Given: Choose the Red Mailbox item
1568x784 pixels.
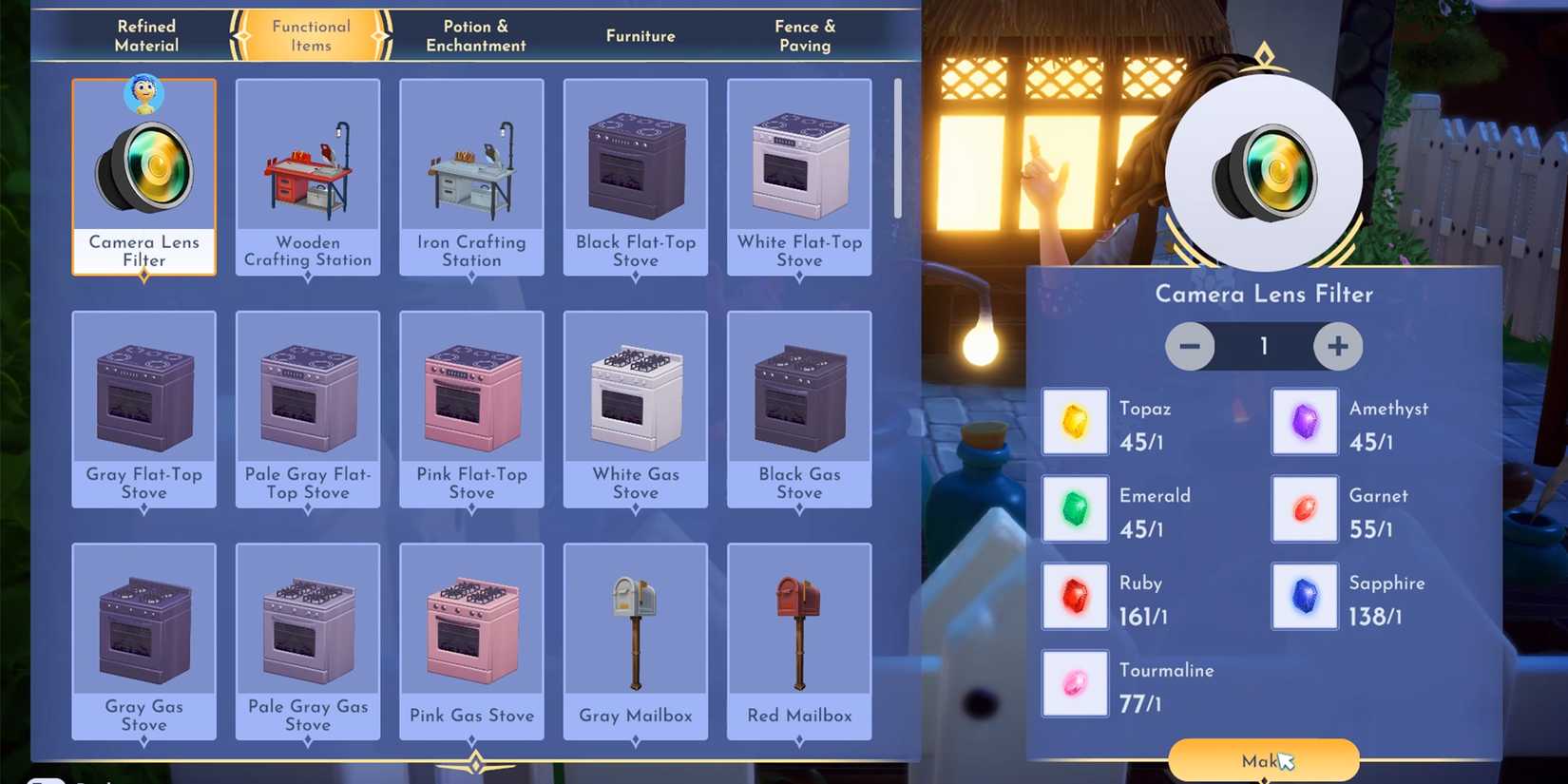Looking at the screenshot, I should (x=799, y=641).
